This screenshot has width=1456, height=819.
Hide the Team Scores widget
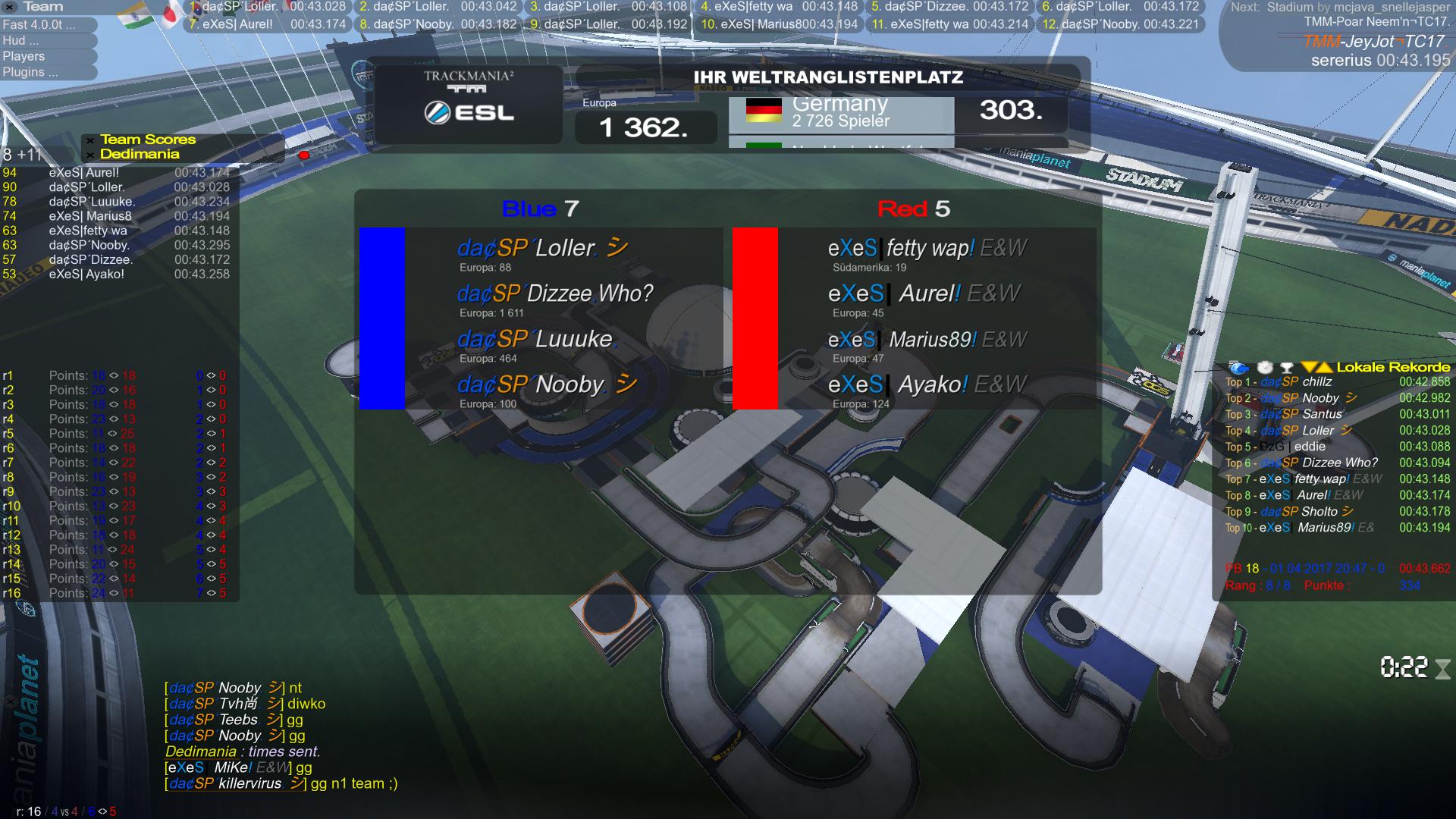click(x=90, y=140)
